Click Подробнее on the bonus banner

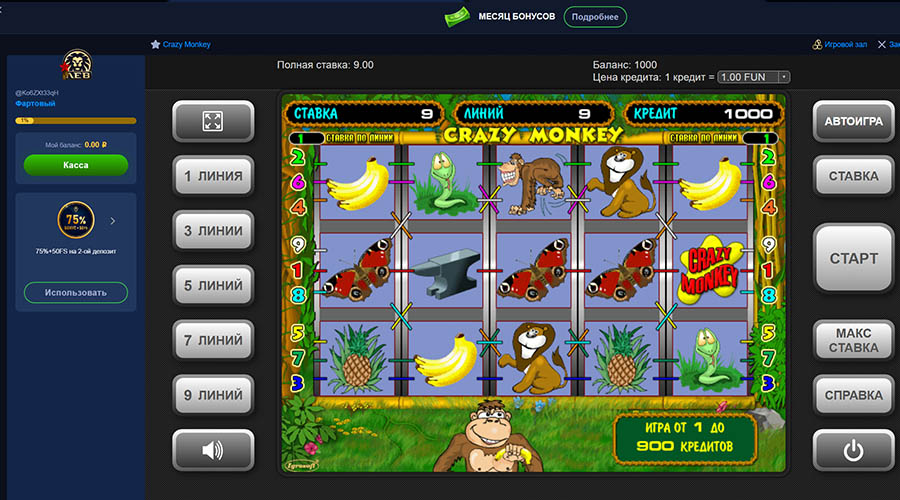pyautogui.click(x=595, y=17)
